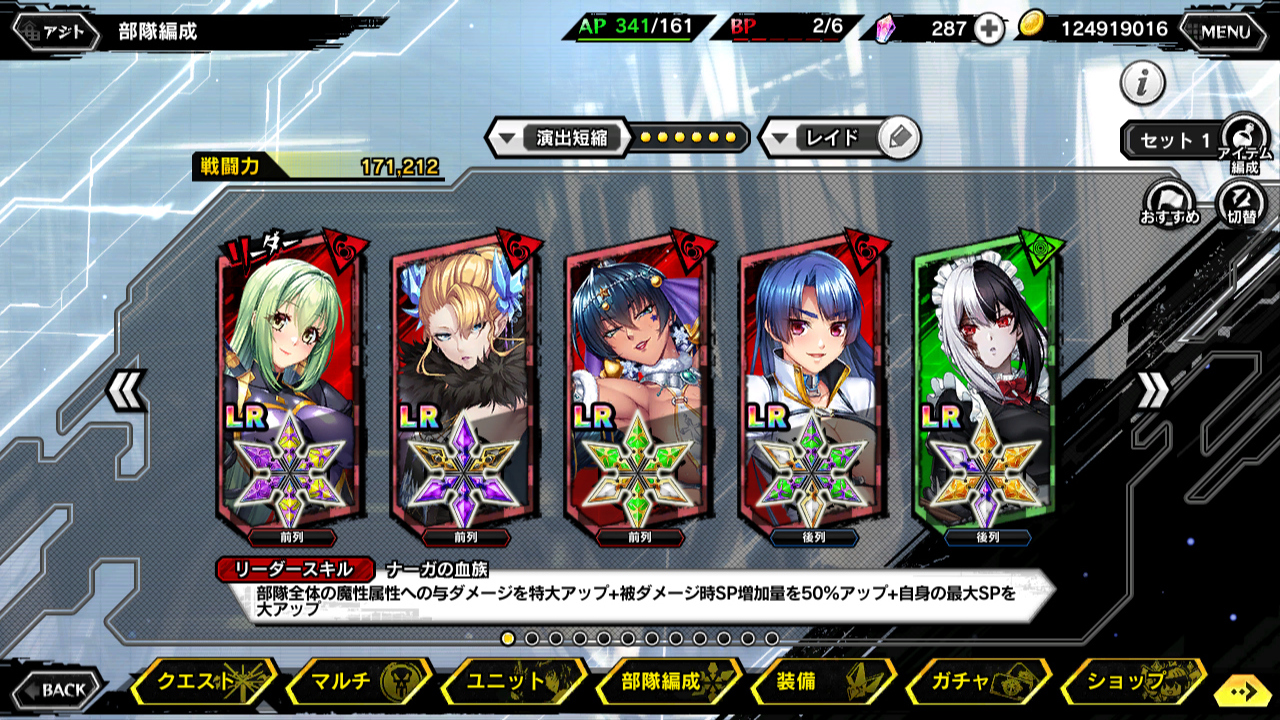Return to アジト home screen
Image resolution: width=1280 pixels, height=720 pixels.
[57, 31]
